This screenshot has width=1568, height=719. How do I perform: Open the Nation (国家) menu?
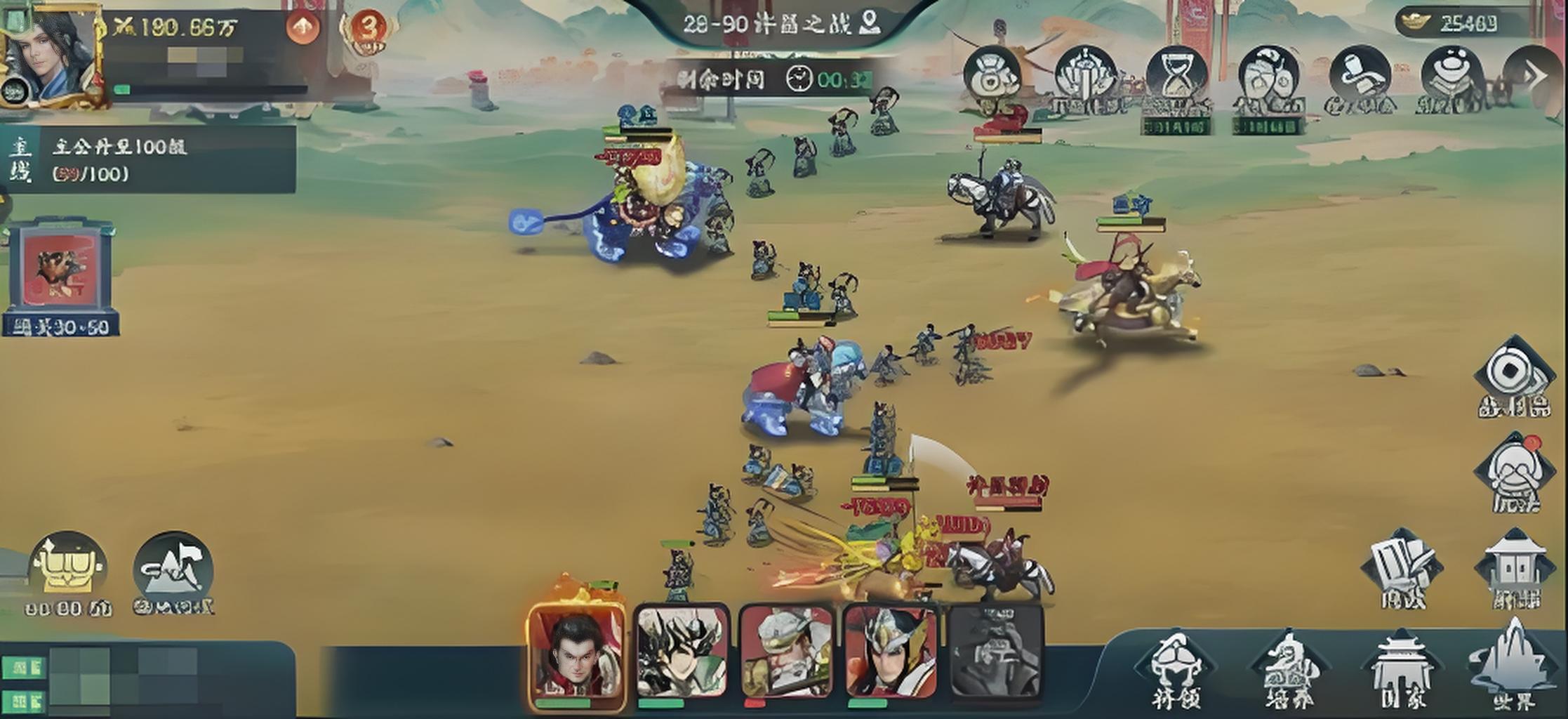tap(1402, 671)
